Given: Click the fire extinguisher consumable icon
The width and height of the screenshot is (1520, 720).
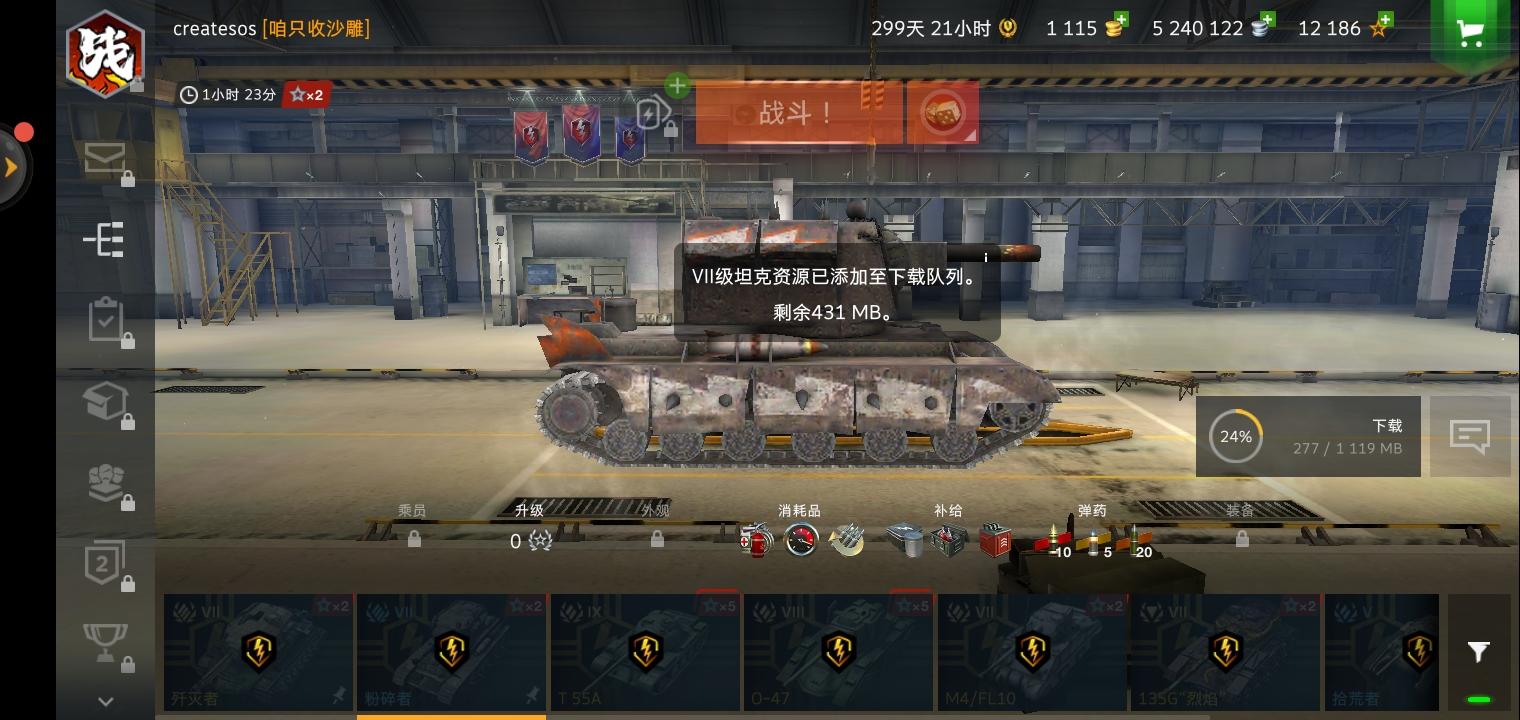Looking at the screenshot, I should pos(757,540).
